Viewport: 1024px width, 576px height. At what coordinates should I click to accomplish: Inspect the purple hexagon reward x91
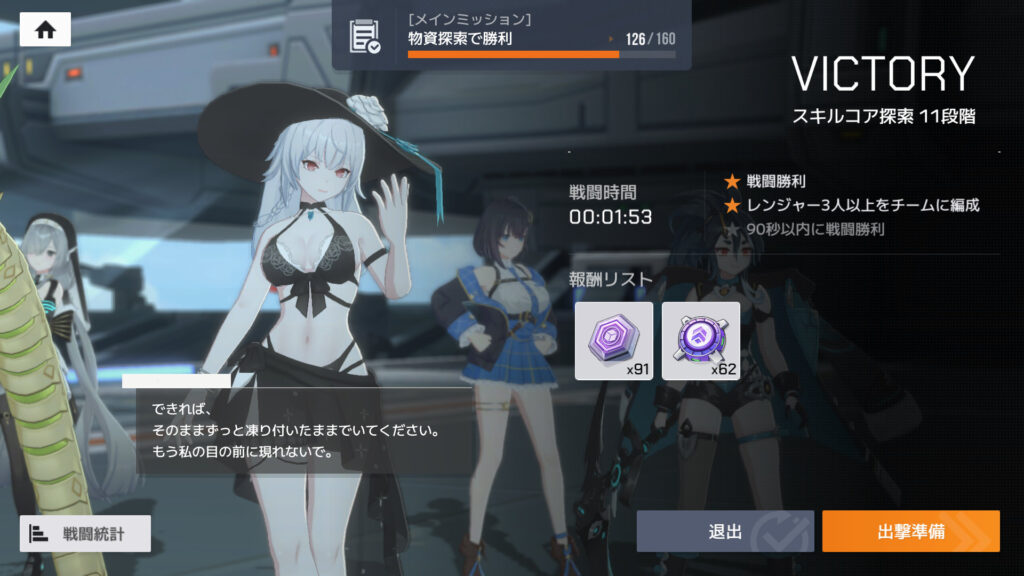pyautogui.click(x=614, y=341)
